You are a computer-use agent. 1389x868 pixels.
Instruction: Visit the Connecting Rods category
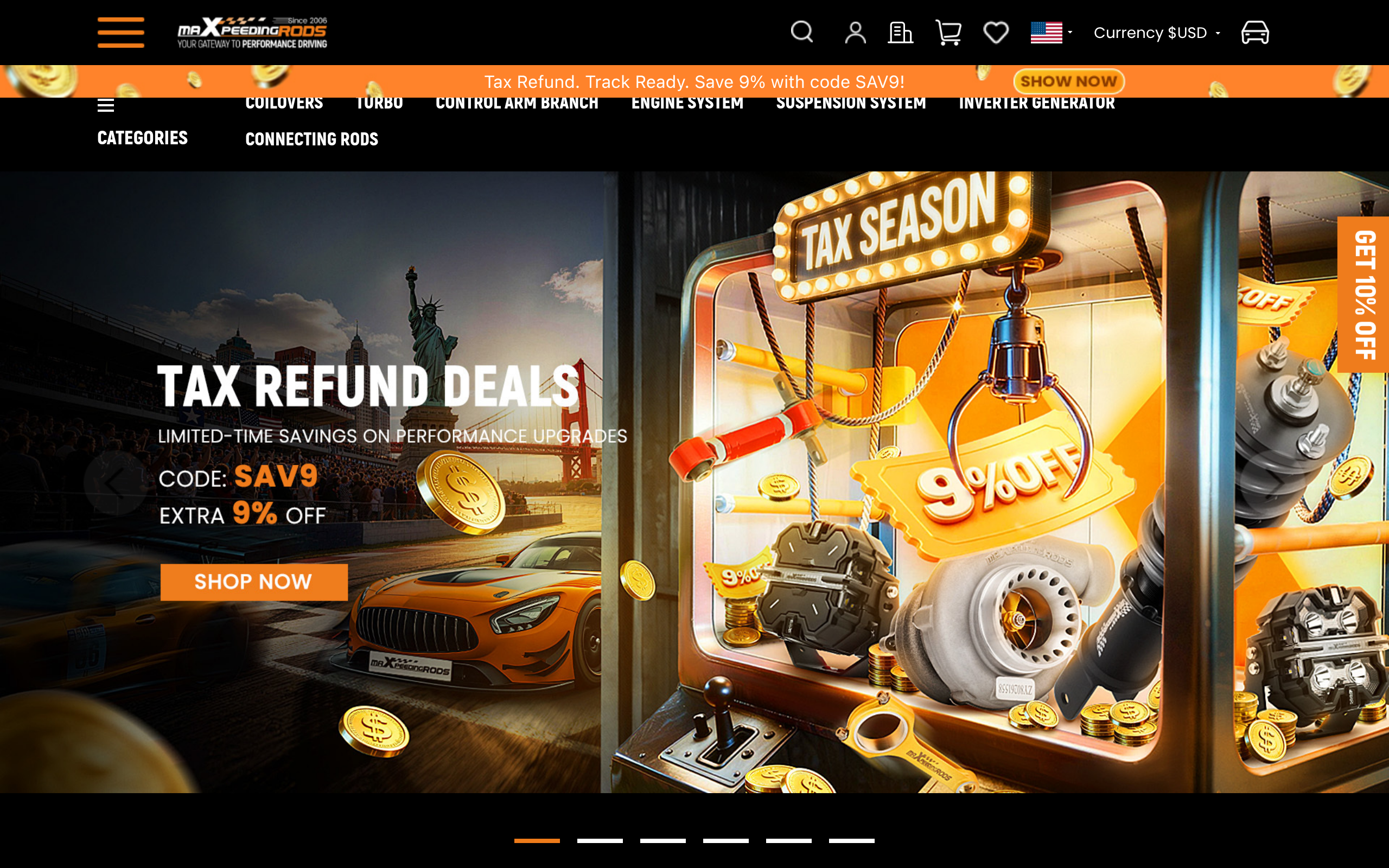tap(311, 139)
